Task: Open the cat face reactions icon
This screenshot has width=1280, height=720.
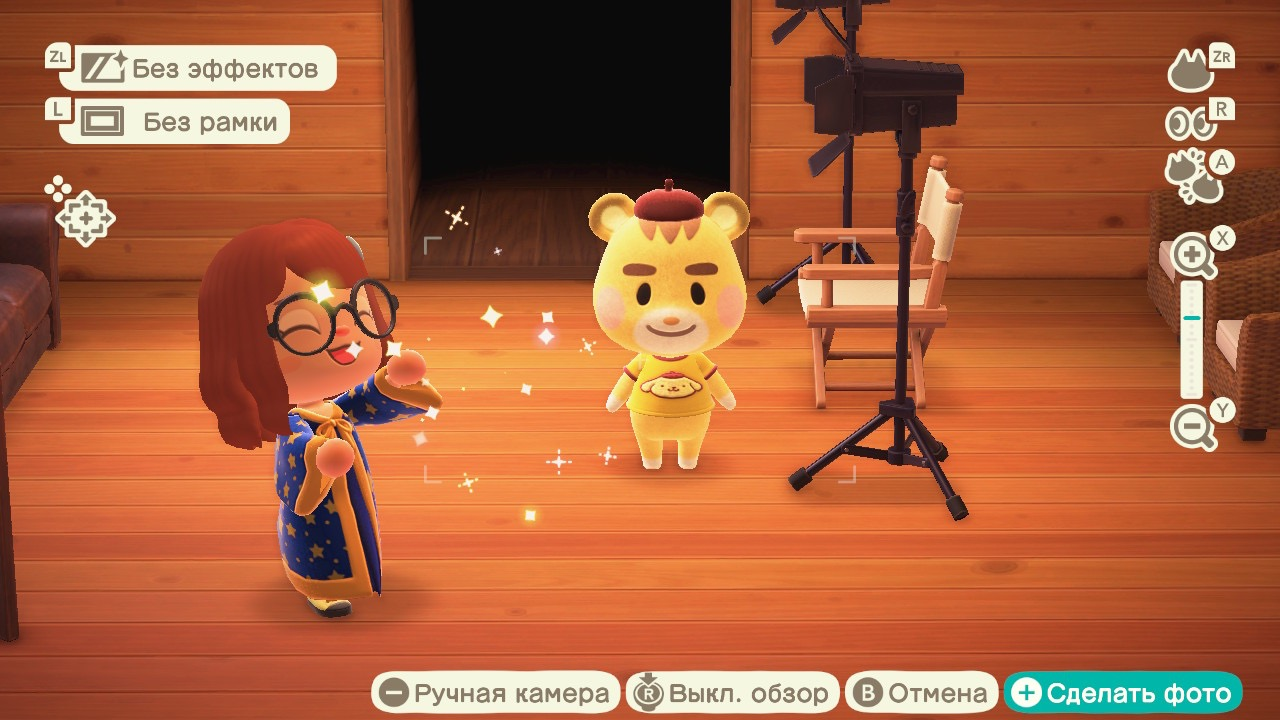Action: [1191, 72]
